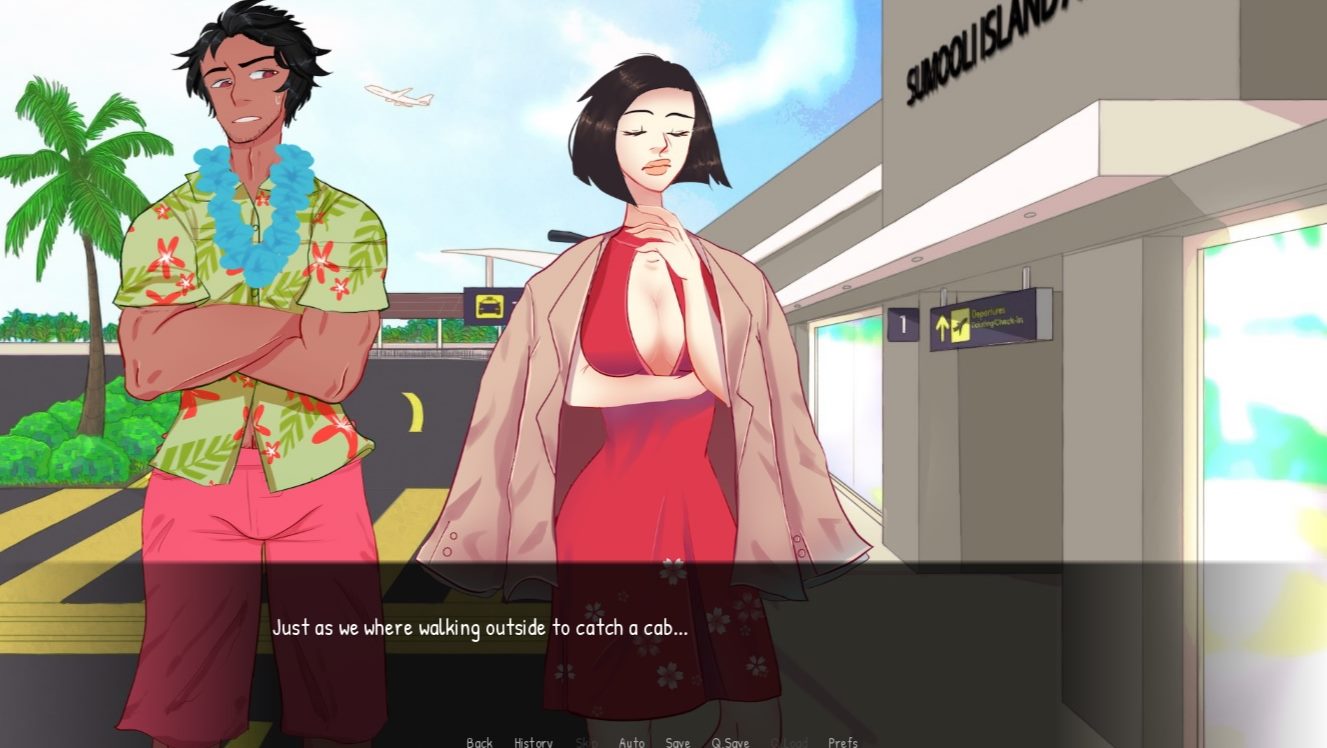Click the dimmed Q.Load button

coord(788,742)
